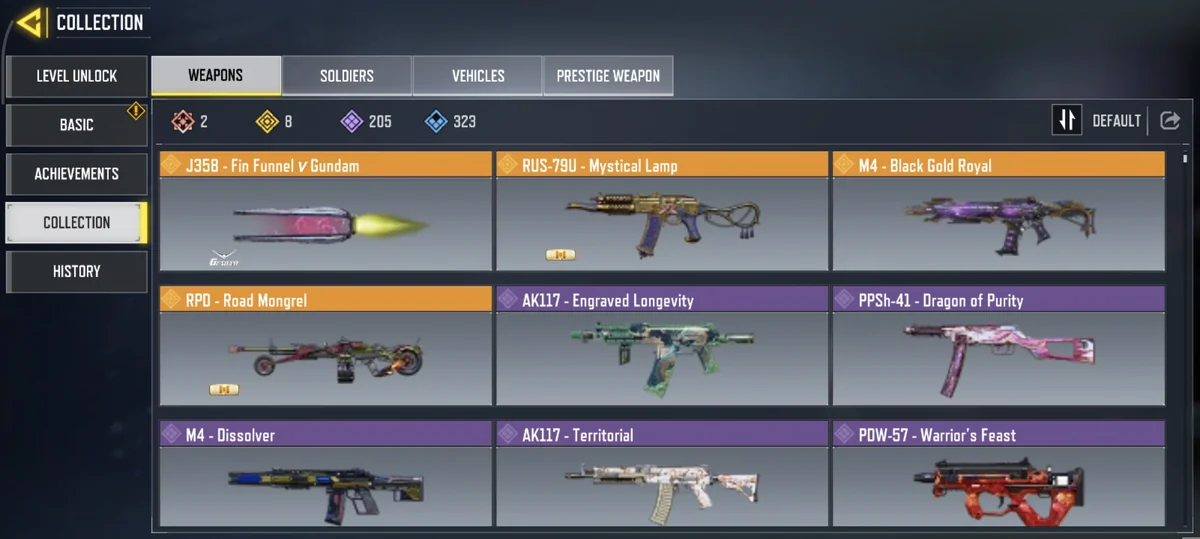
Task: Open the History section
Action: pos(76,271)
